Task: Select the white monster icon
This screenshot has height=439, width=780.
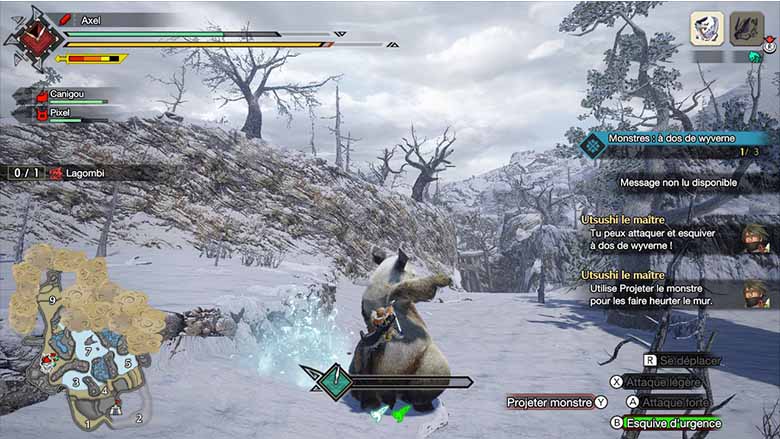Action: (707, 28)
